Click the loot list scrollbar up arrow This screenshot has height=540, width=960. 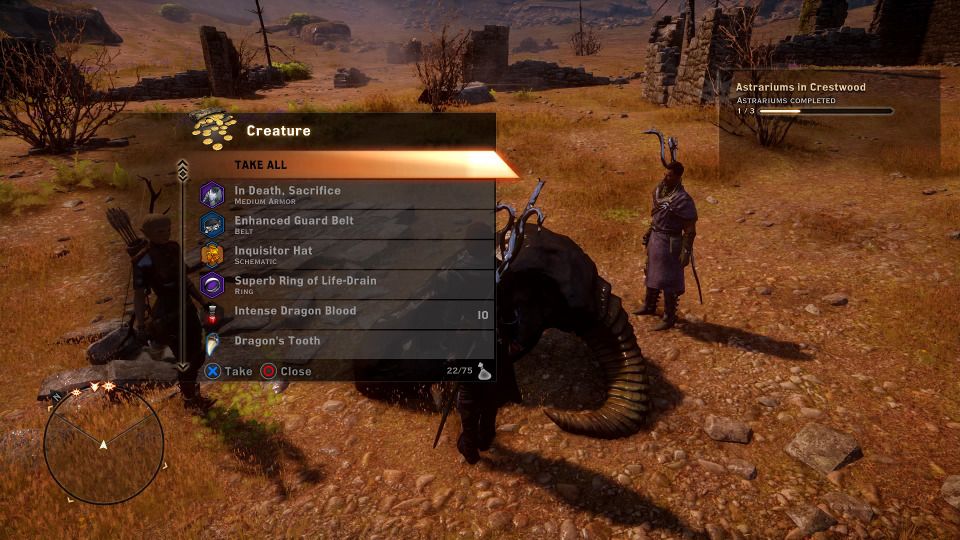pyautogui.click(x=183, y=167)
